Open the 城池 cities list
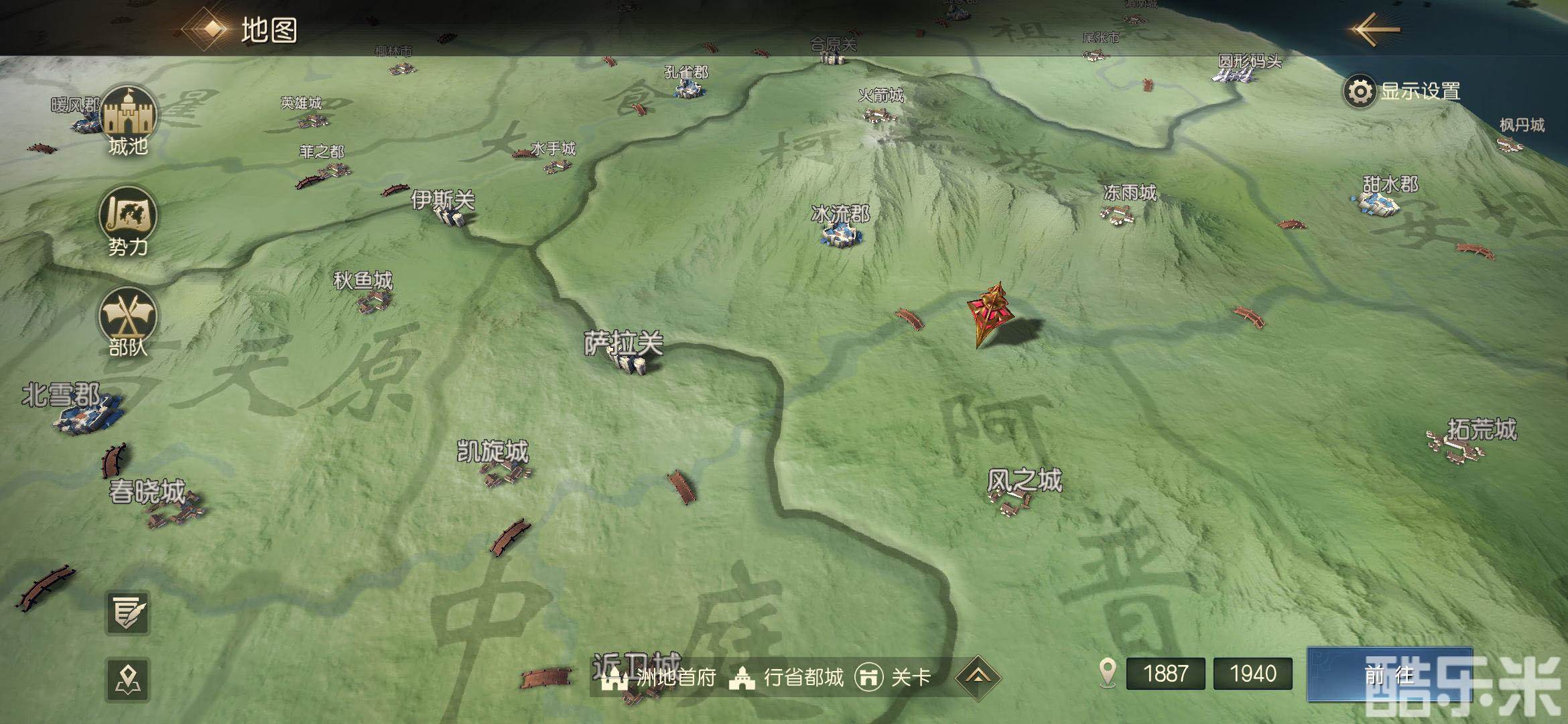 [127, 120]
